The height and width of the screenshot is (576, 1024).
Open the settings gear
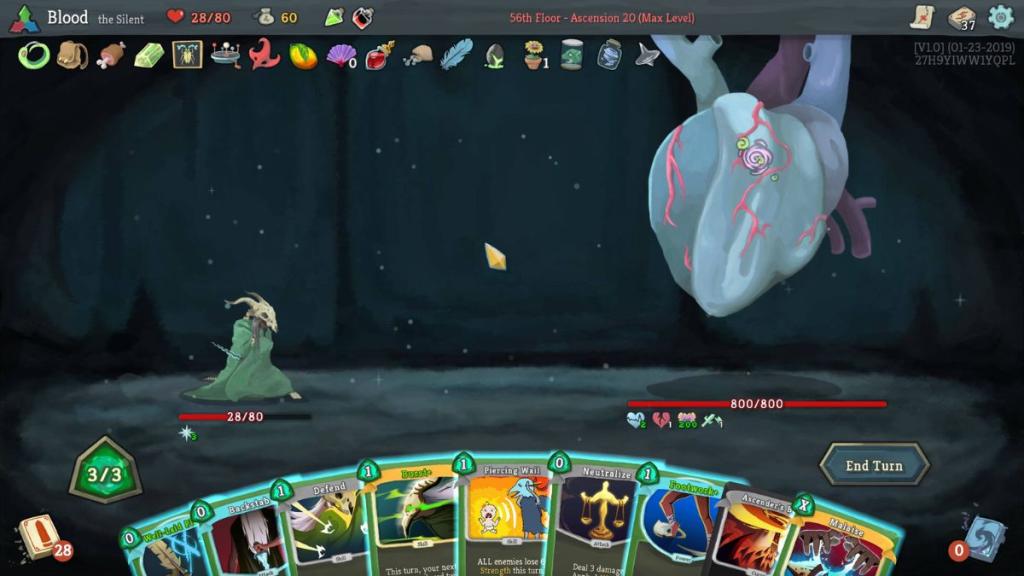tap(1000, 17)
